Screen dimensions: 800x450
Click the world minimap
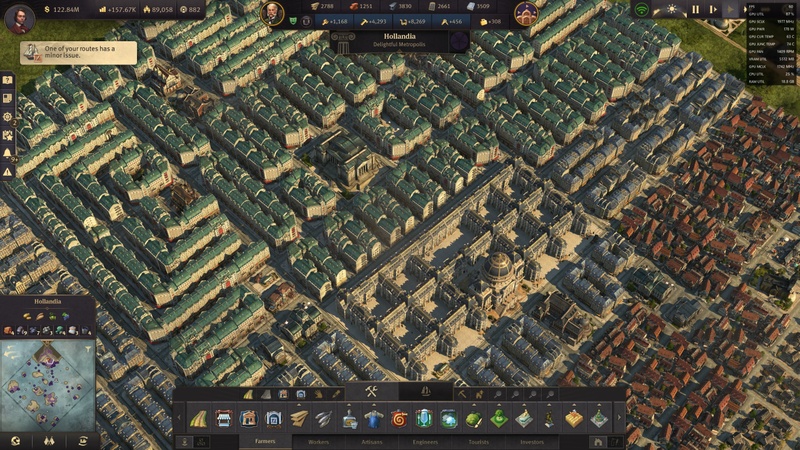pos(47,385)
